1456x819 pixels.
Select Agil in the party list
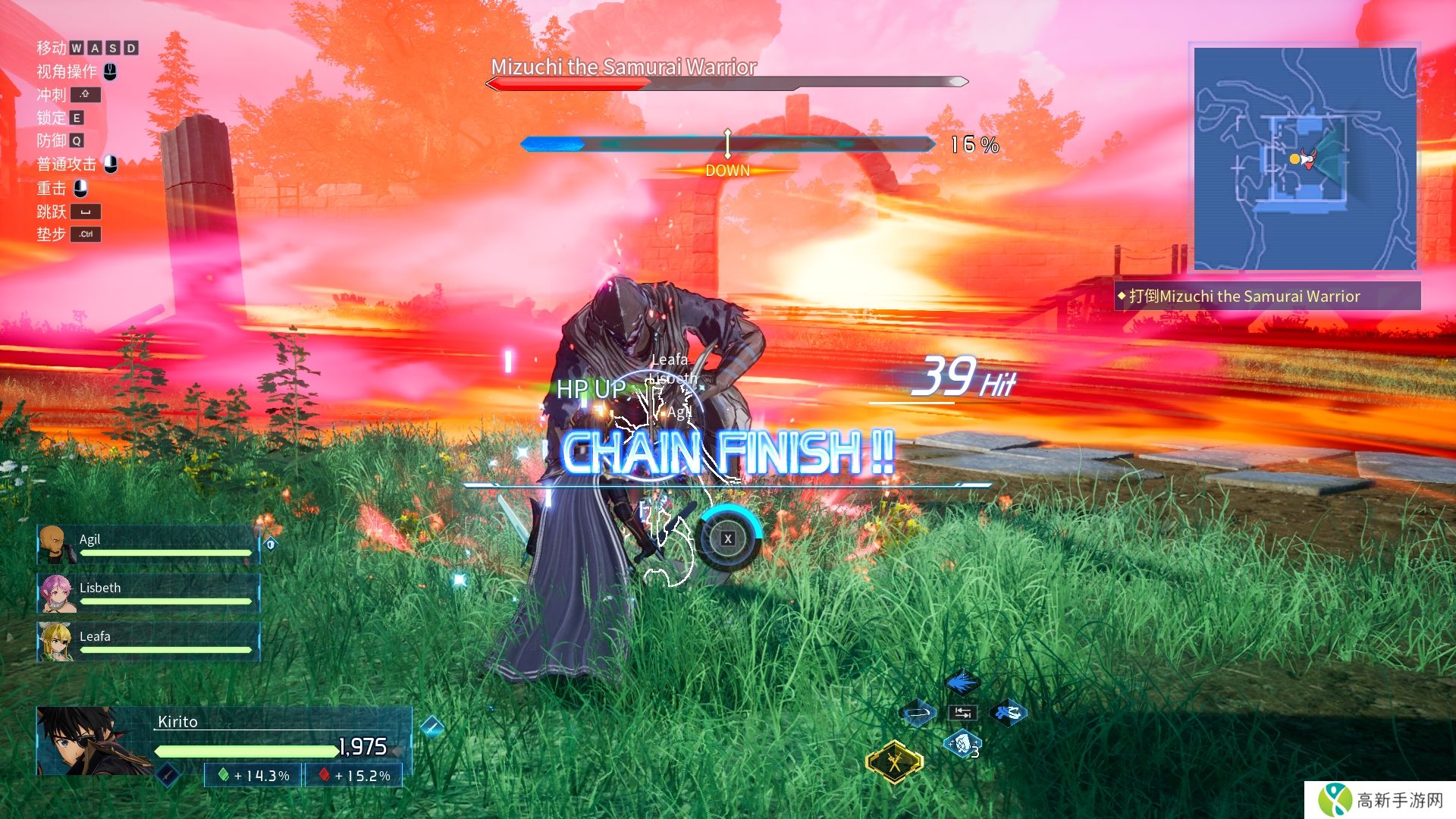(148, 544)
